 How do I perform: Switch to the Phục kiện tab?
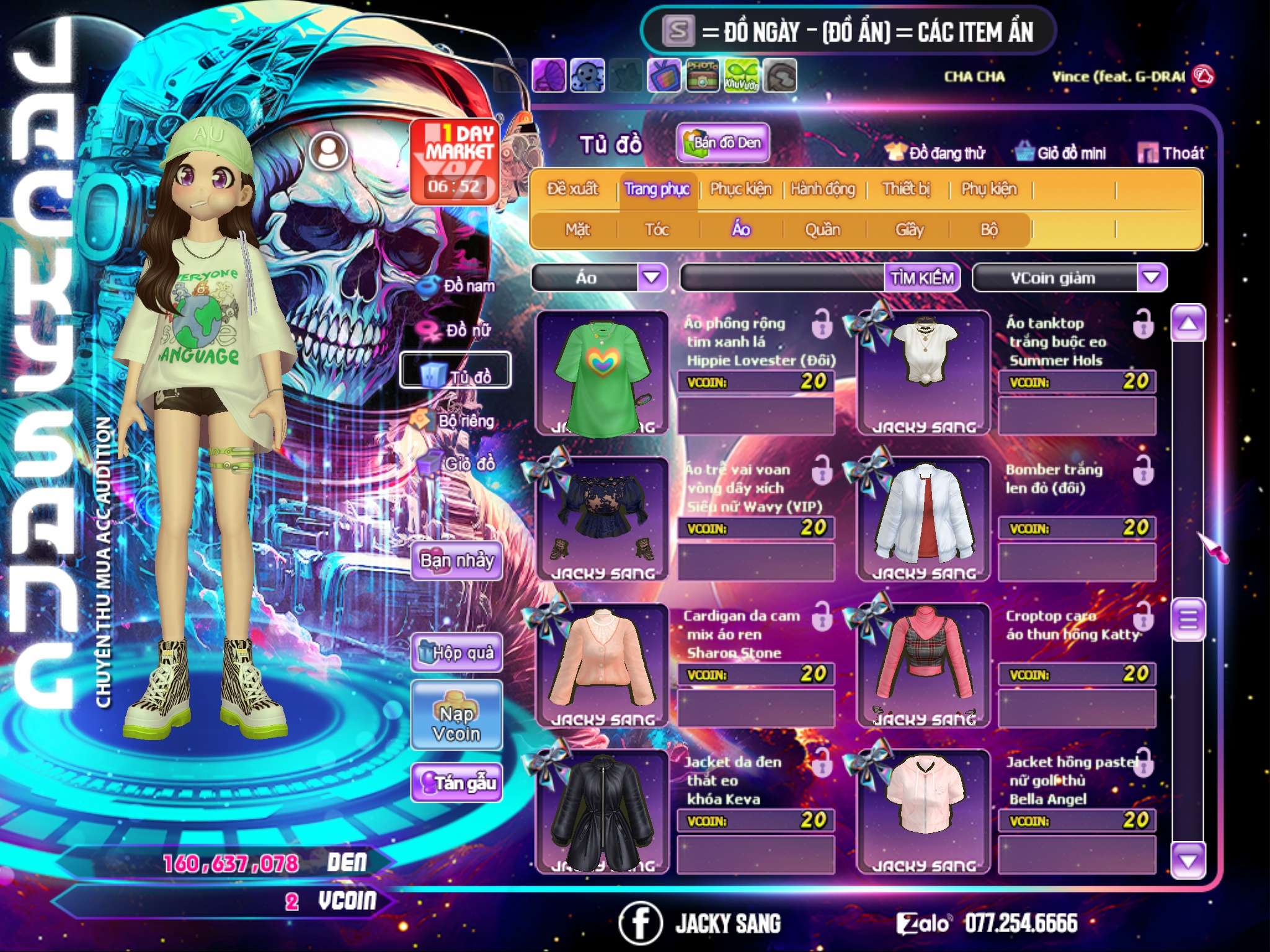[740, 189]
